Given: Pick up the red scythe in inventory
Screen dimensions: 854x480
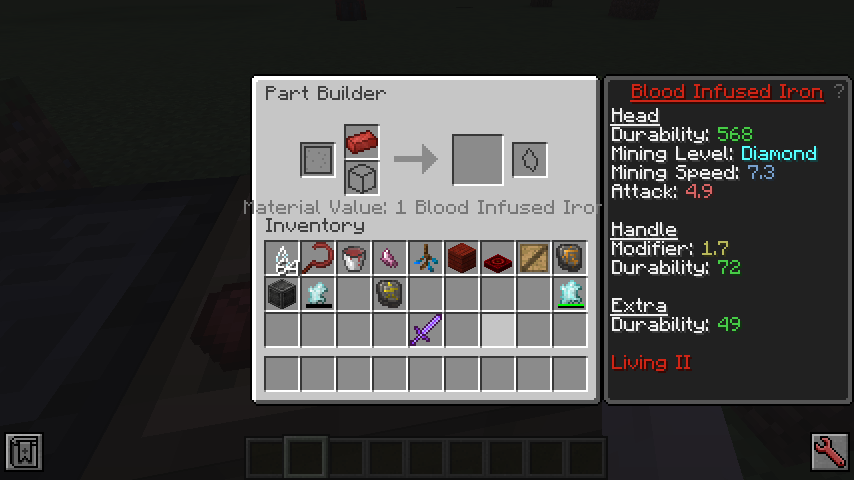Looking at the screenshot, I should coord(318,258).
